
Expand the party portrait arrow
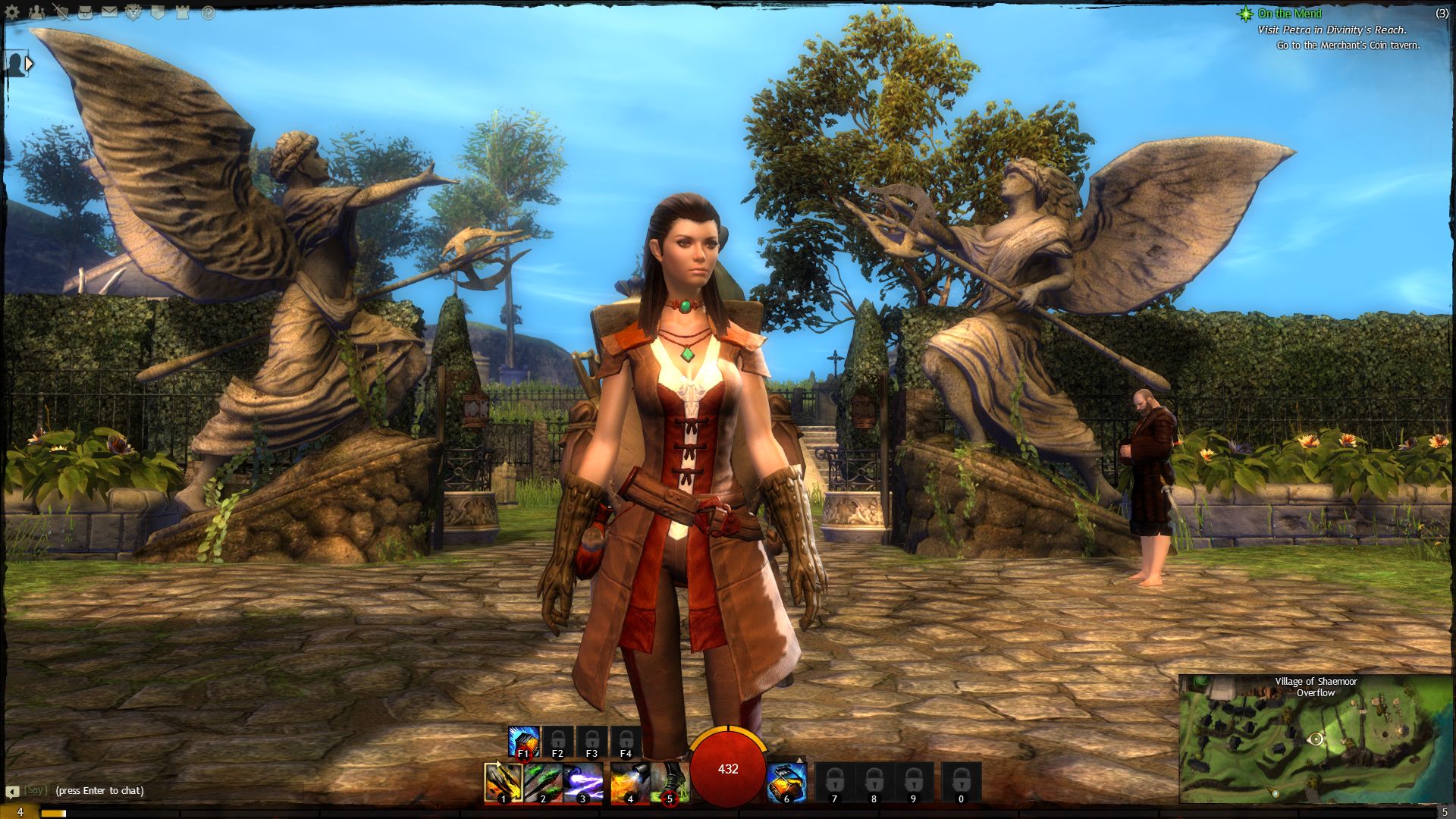coord(29,64)
